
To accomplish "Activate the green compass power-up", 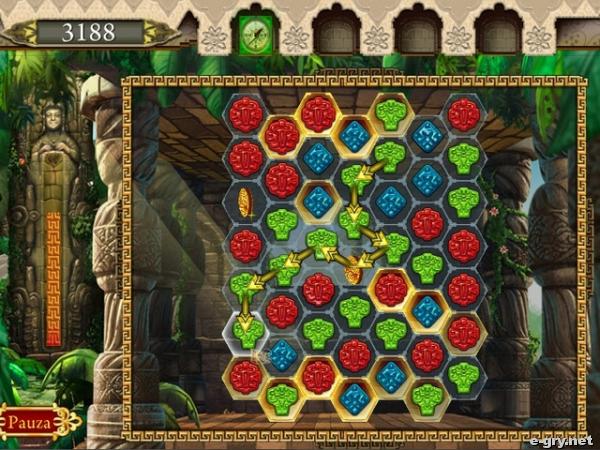I will point(255,33).
